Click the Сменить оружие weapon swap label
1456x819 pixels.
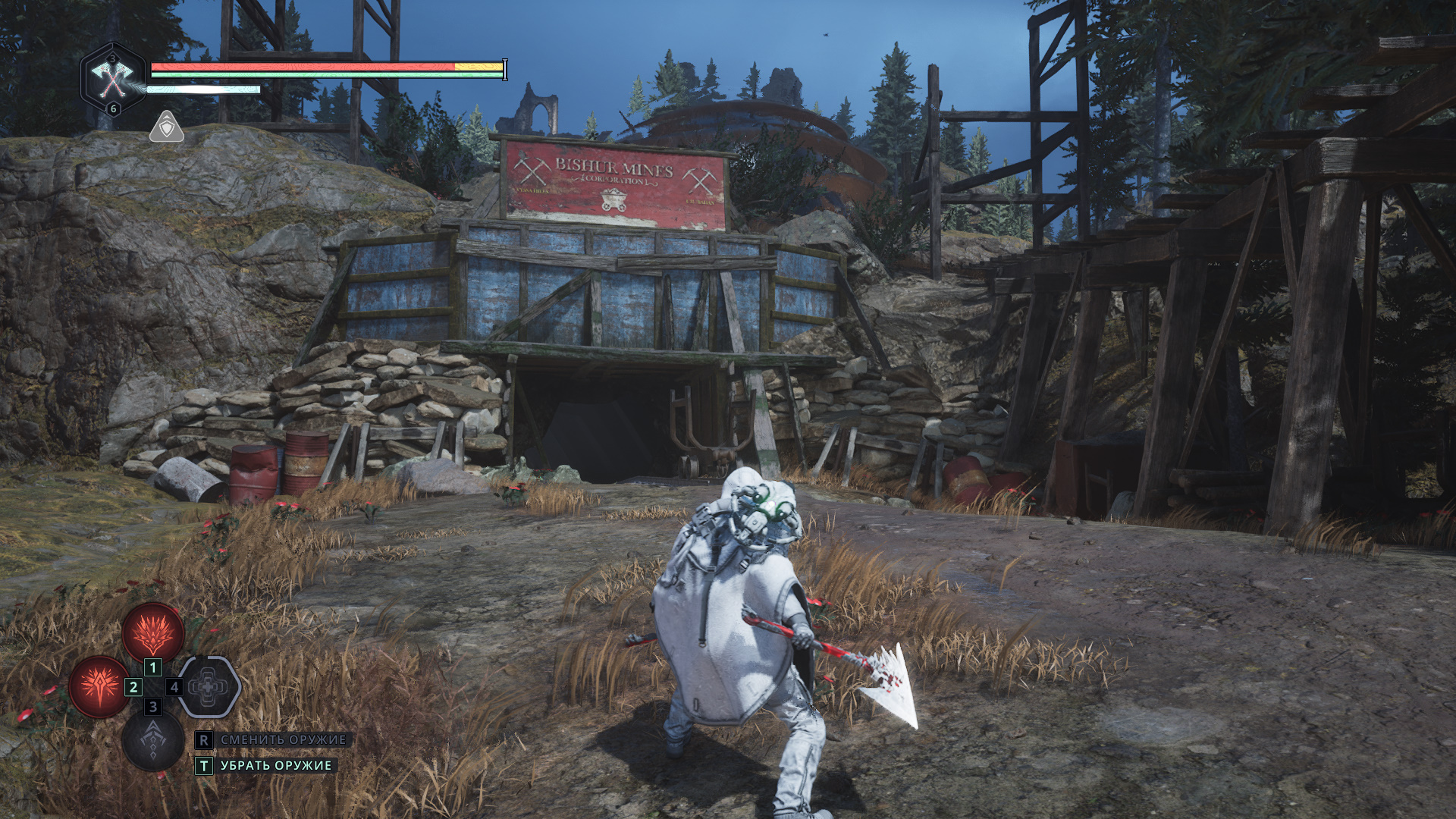283,739
